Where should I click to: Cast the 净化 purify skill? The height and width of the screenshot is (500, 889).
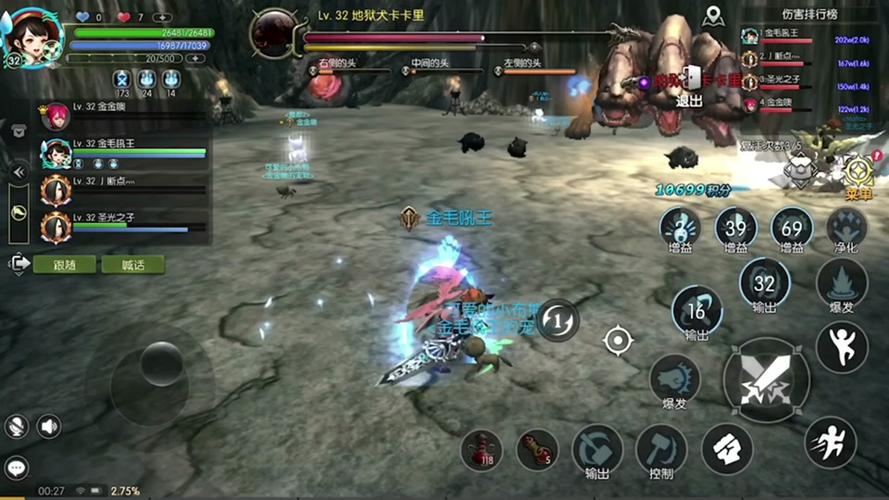[847, 229]
